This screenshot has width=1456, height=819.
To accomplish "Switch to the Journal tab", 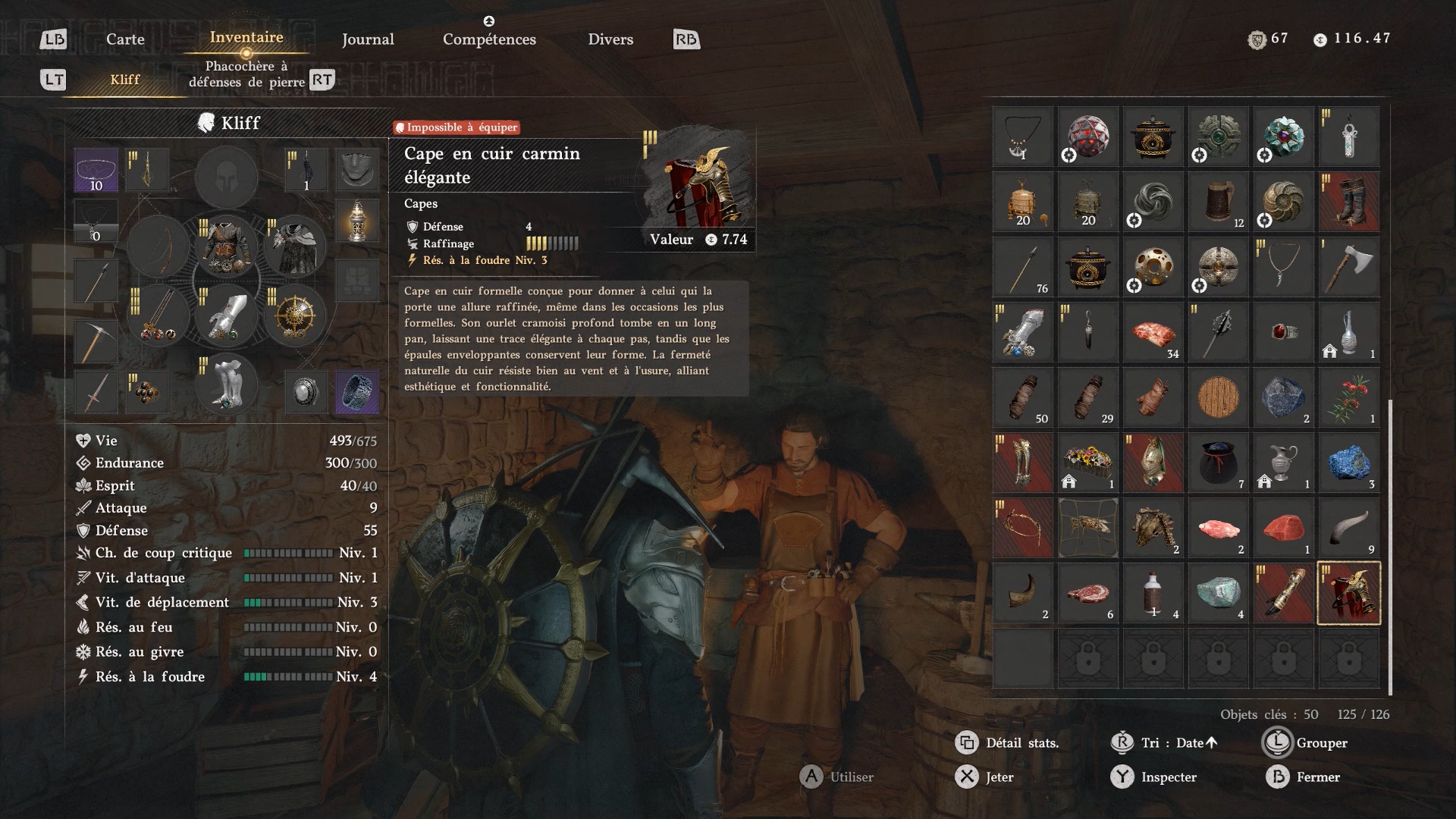I will (x=368, y=39).
